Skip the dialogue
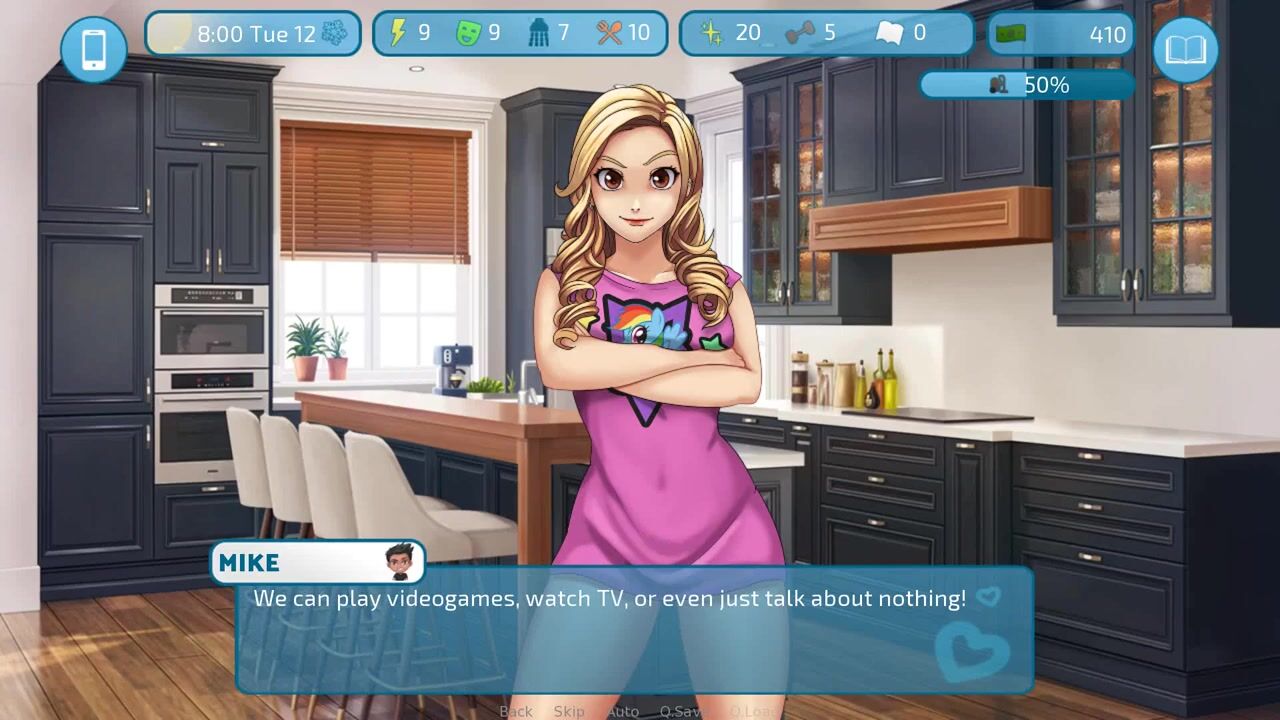Screen dimensions: 1280x720 (569, 711)
